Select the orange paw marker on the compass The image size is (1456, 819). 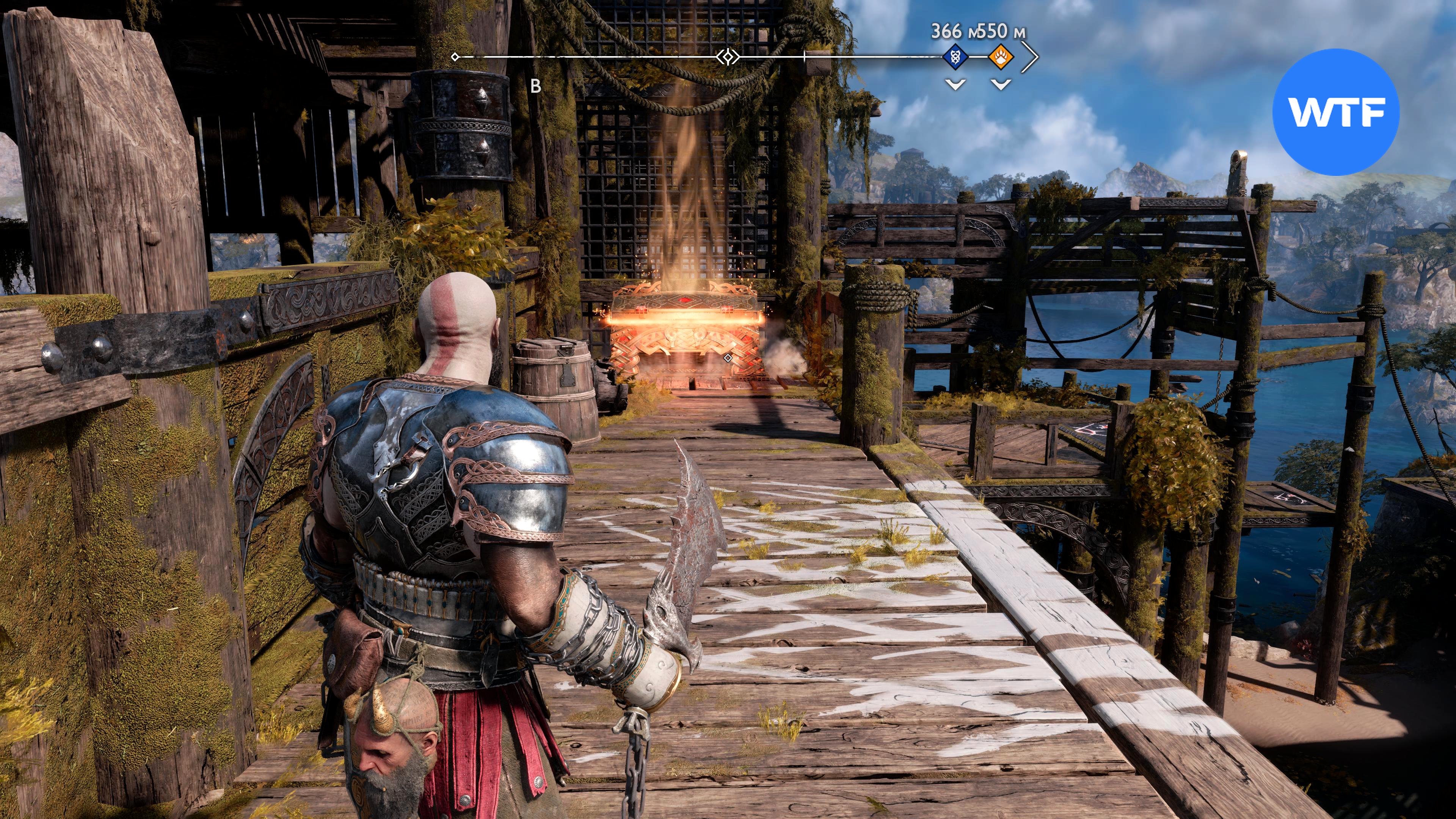click(1001, 56)
